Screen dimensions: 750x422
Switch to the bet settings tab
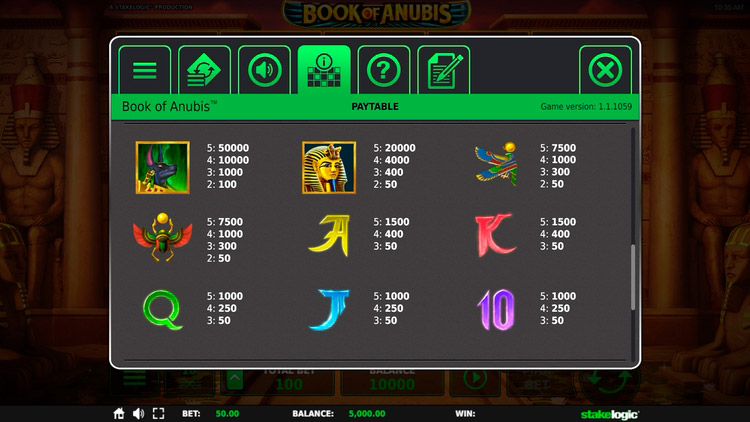(204, 70)
